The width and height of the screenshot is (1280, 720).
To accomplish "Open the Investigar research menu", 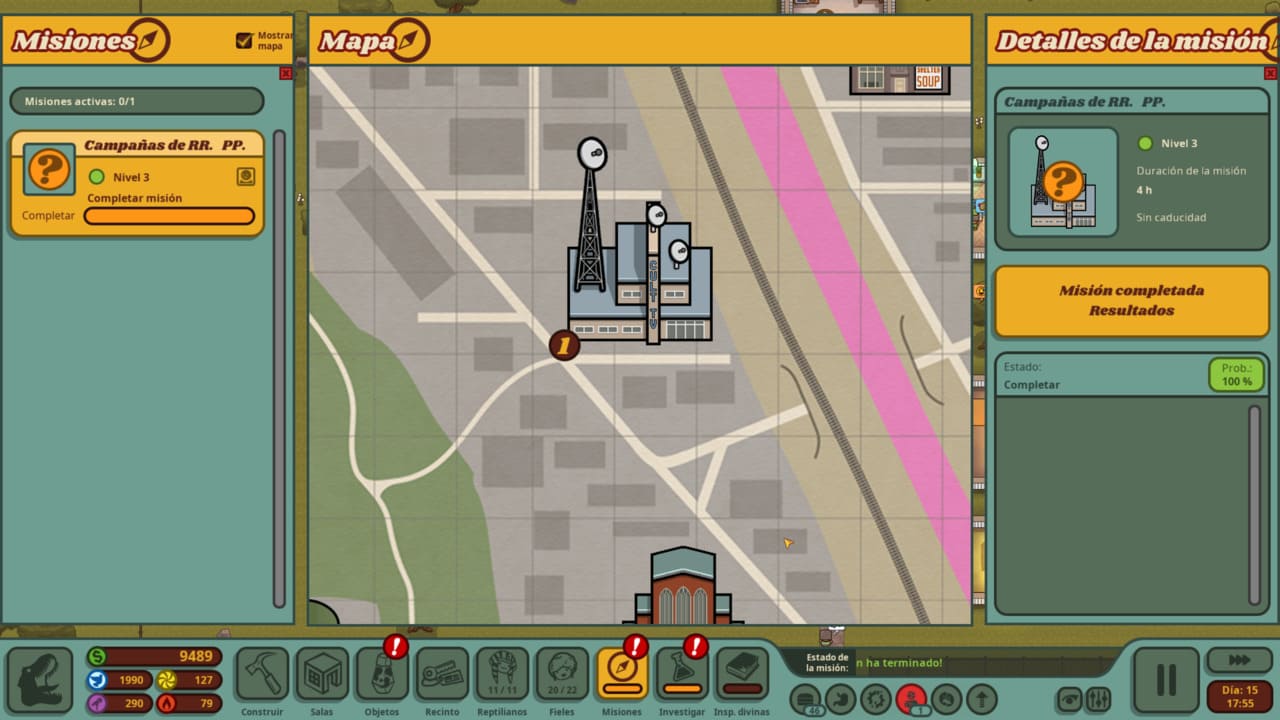I will 682,674.
